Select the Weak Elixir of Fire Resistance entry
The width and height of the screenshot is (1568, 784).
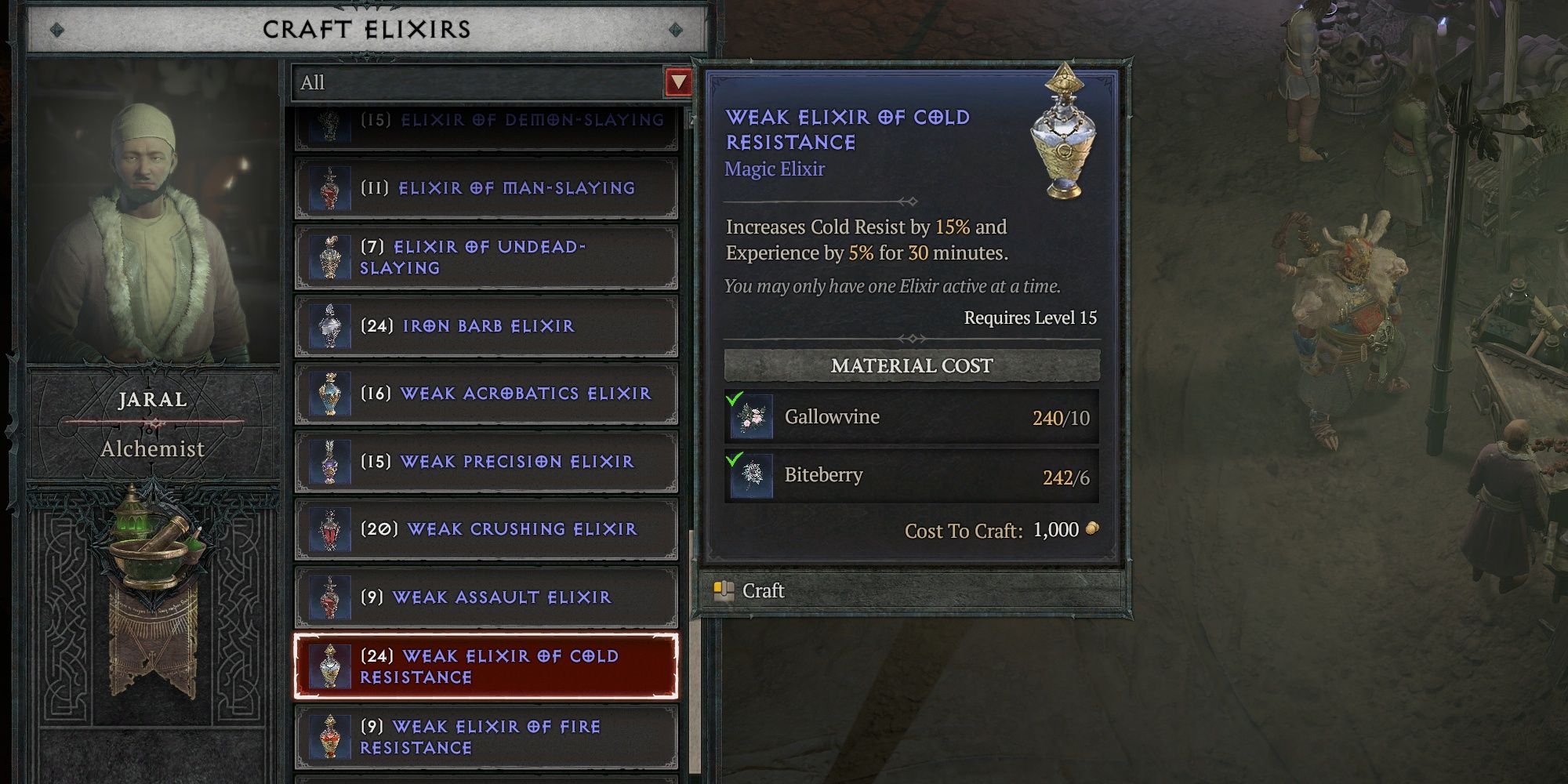pyautogui.click(x=486, y=737)
